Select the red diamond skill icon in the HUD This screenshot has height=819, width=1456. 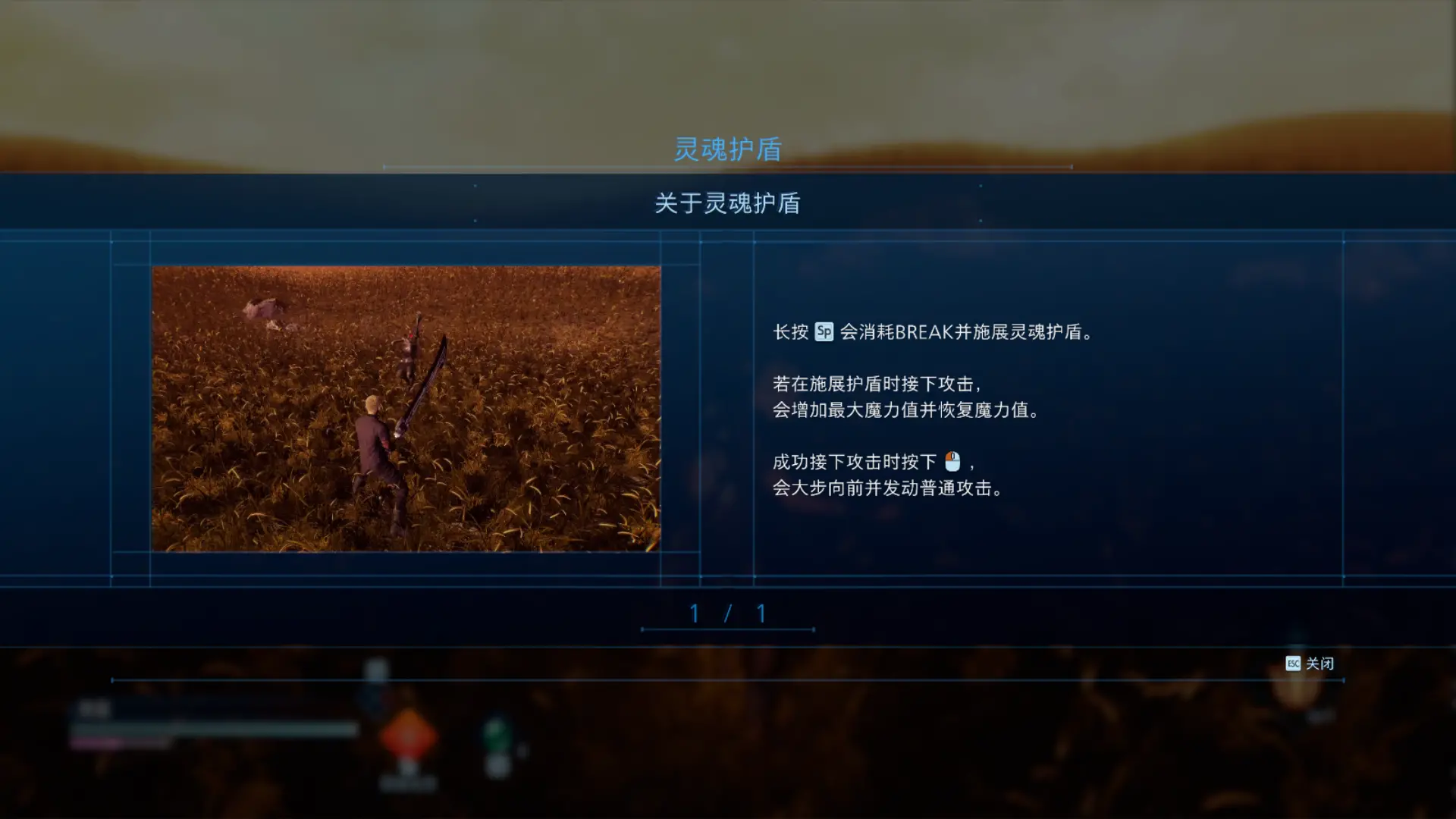[409, 736]
